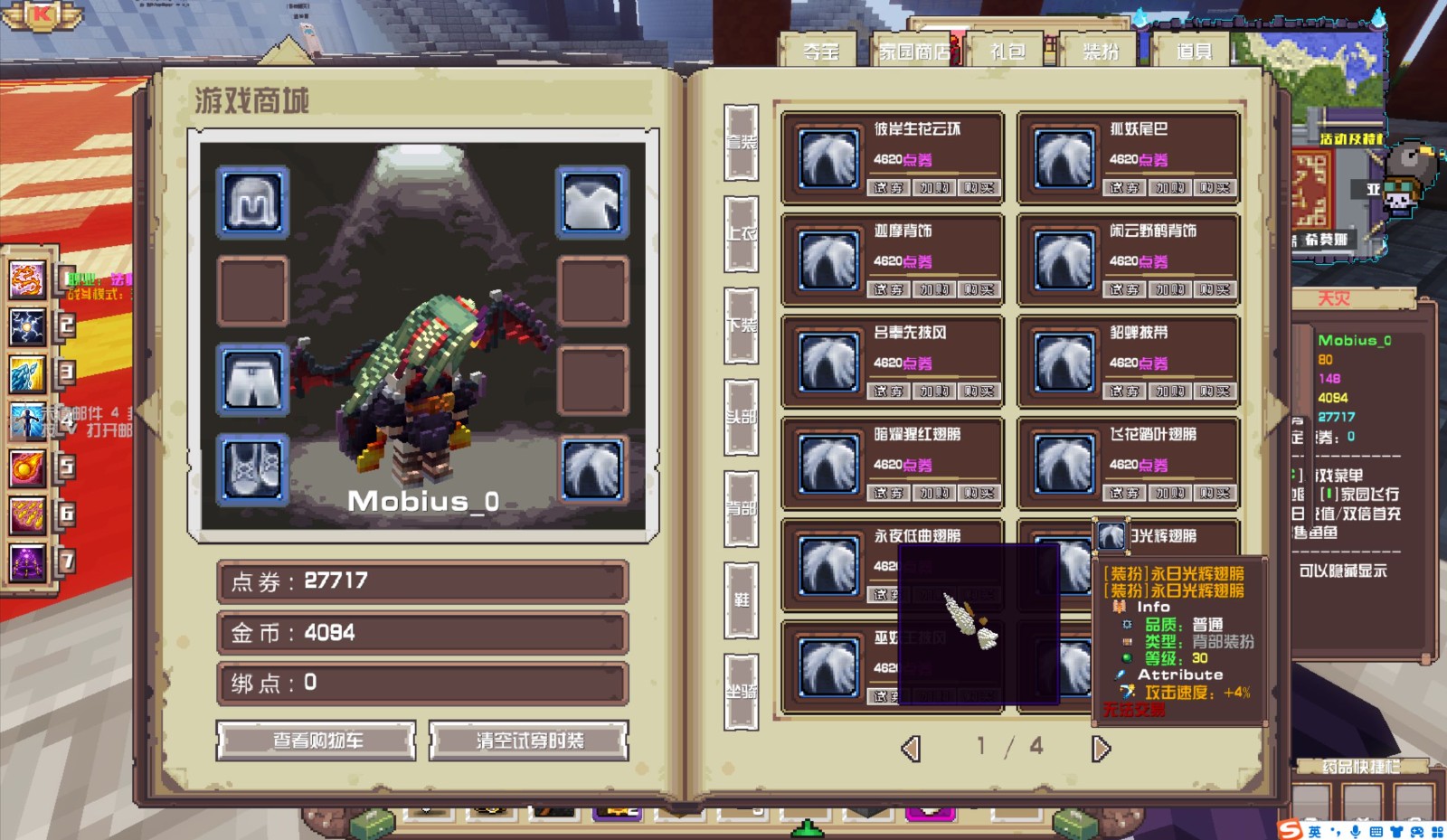Try on 吕奉先披风 with 试穿
The image size is (1447, 840).
(x=887, y=392)
